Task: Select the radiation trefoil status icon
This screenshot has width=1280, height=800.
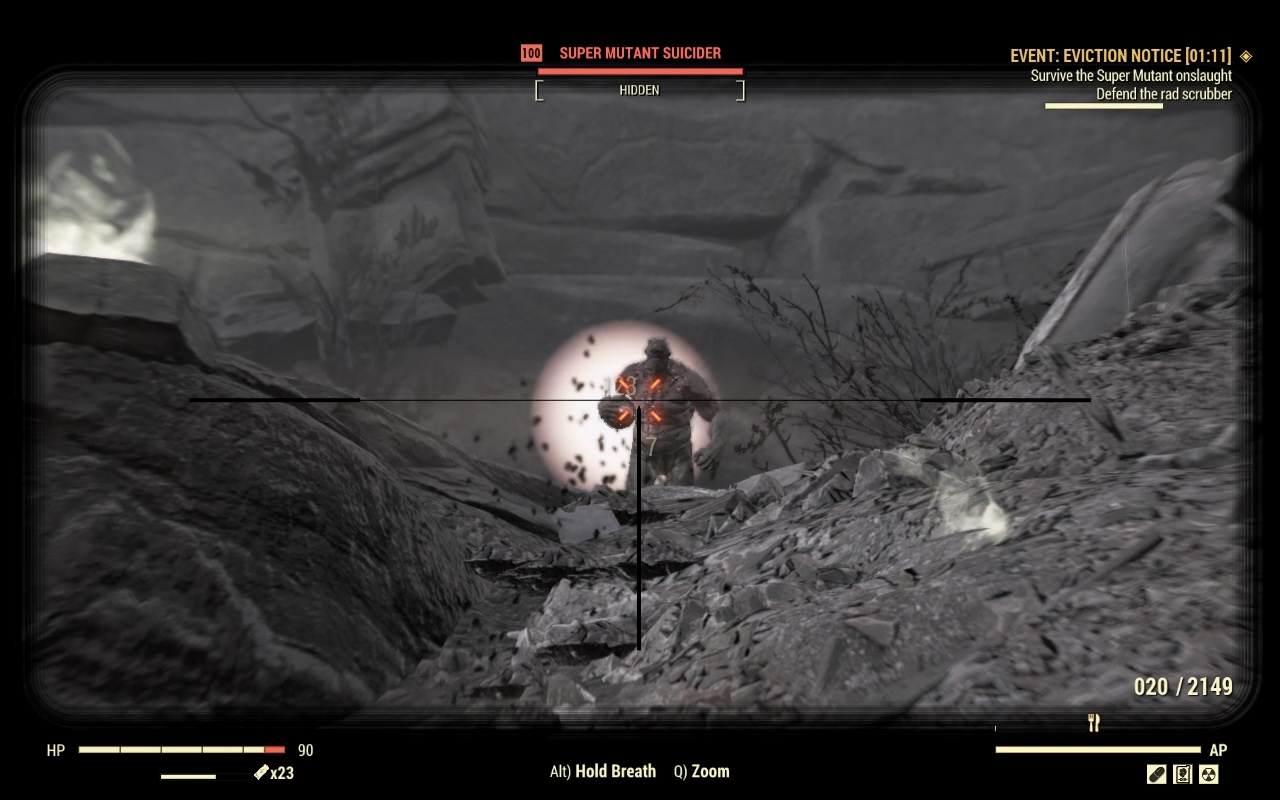Action: click(x=1208, y=774)
